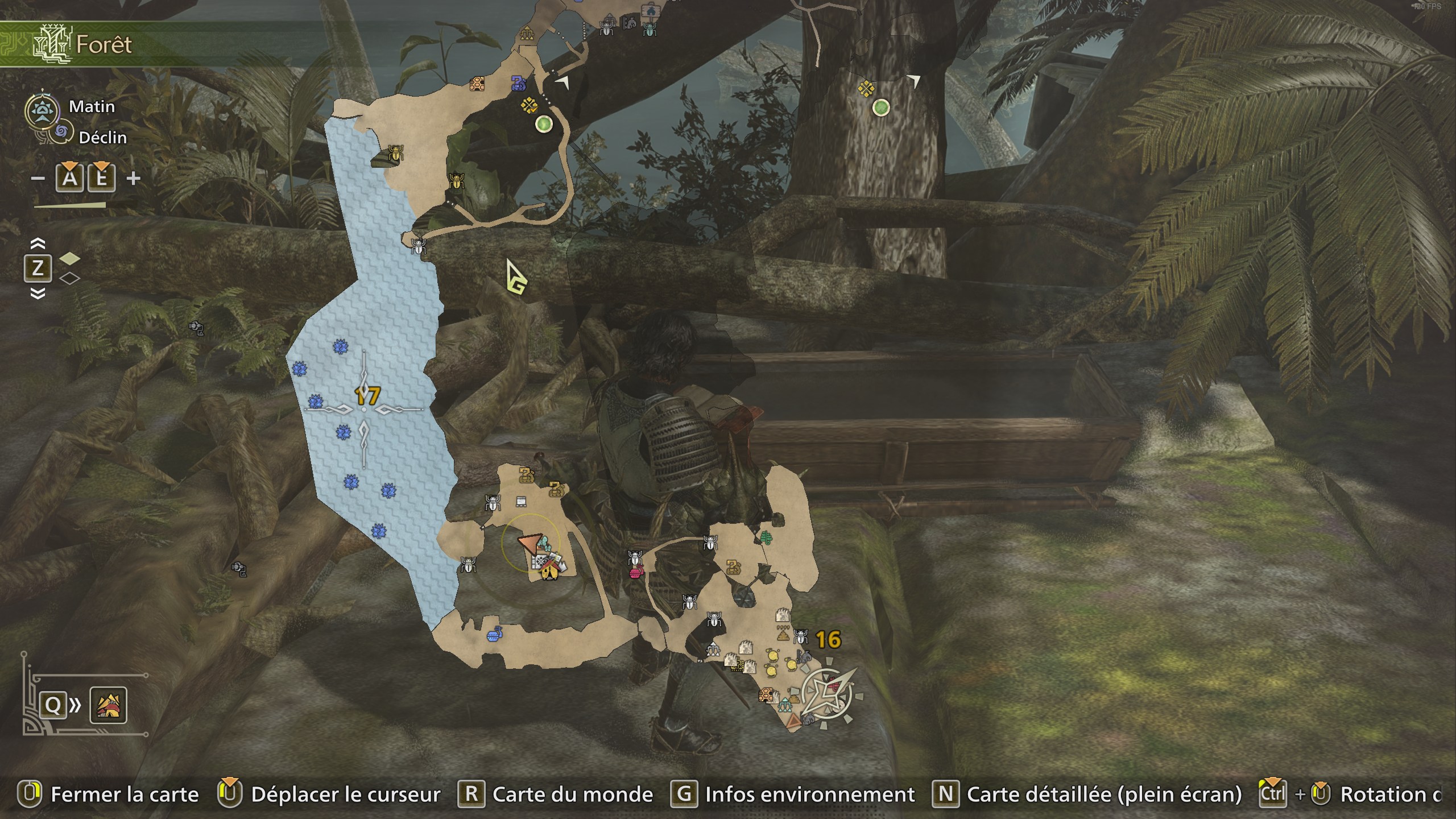This screenshot has width=1456, height=819.
Task: Select the campsite marker on the map
Action: [549, 573]
